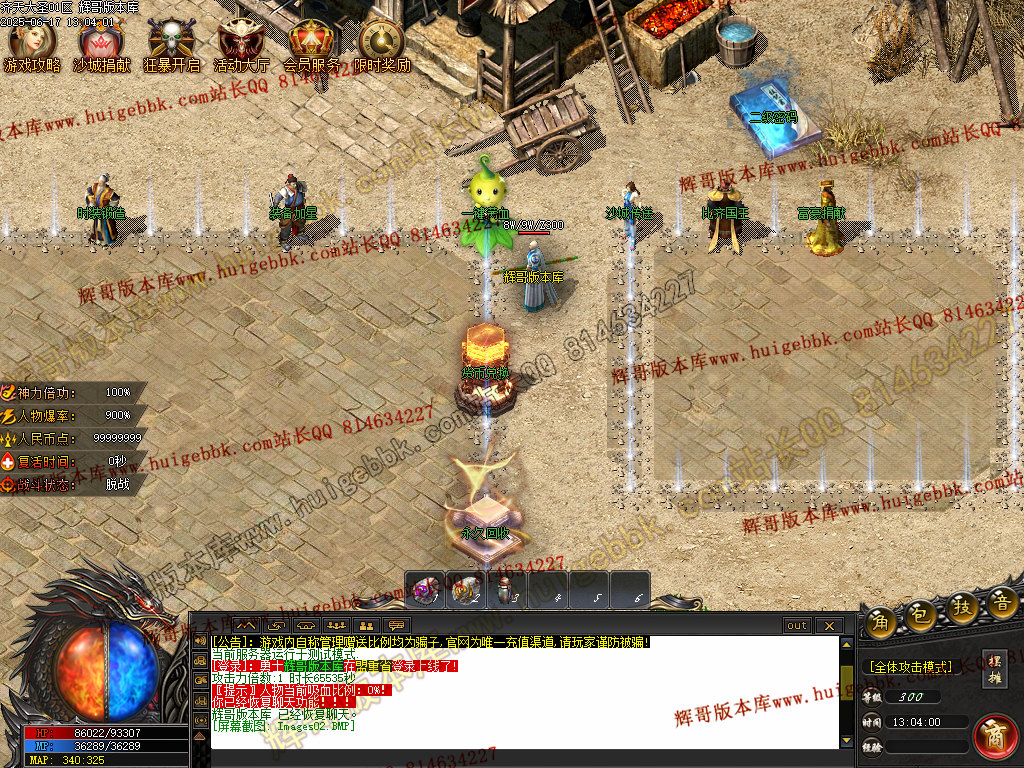
Task: Use the potion in hotbar slot 3
Action: (507, 590)
